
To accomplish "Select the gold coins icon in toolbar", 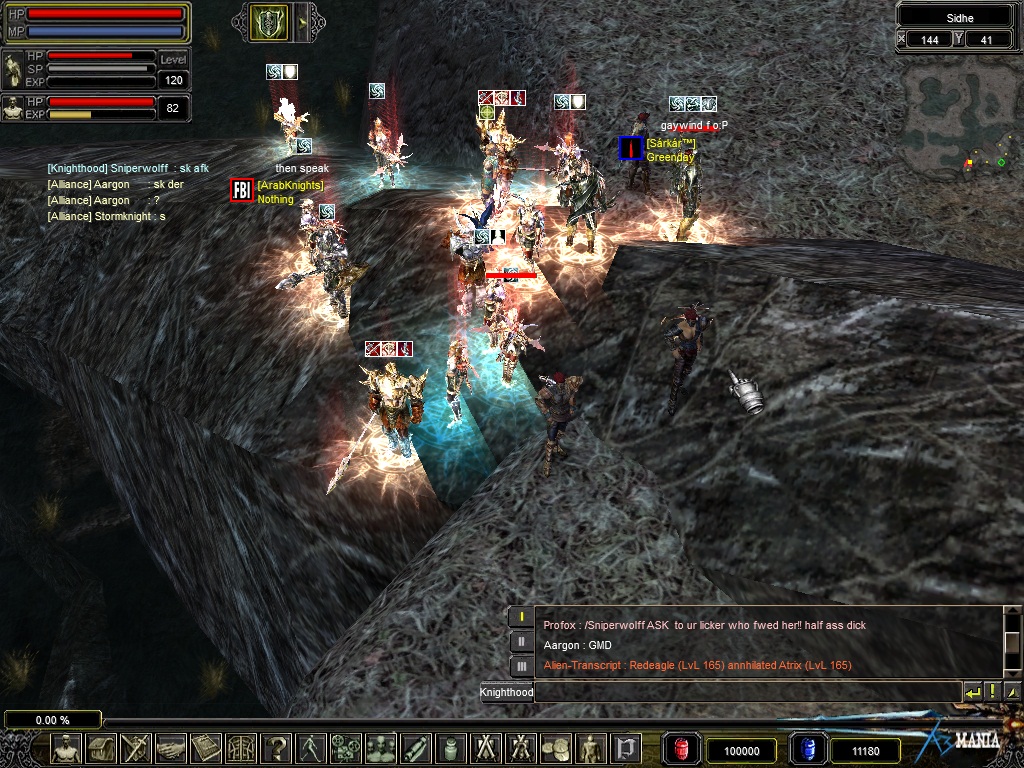I will (x=555, y=748).
